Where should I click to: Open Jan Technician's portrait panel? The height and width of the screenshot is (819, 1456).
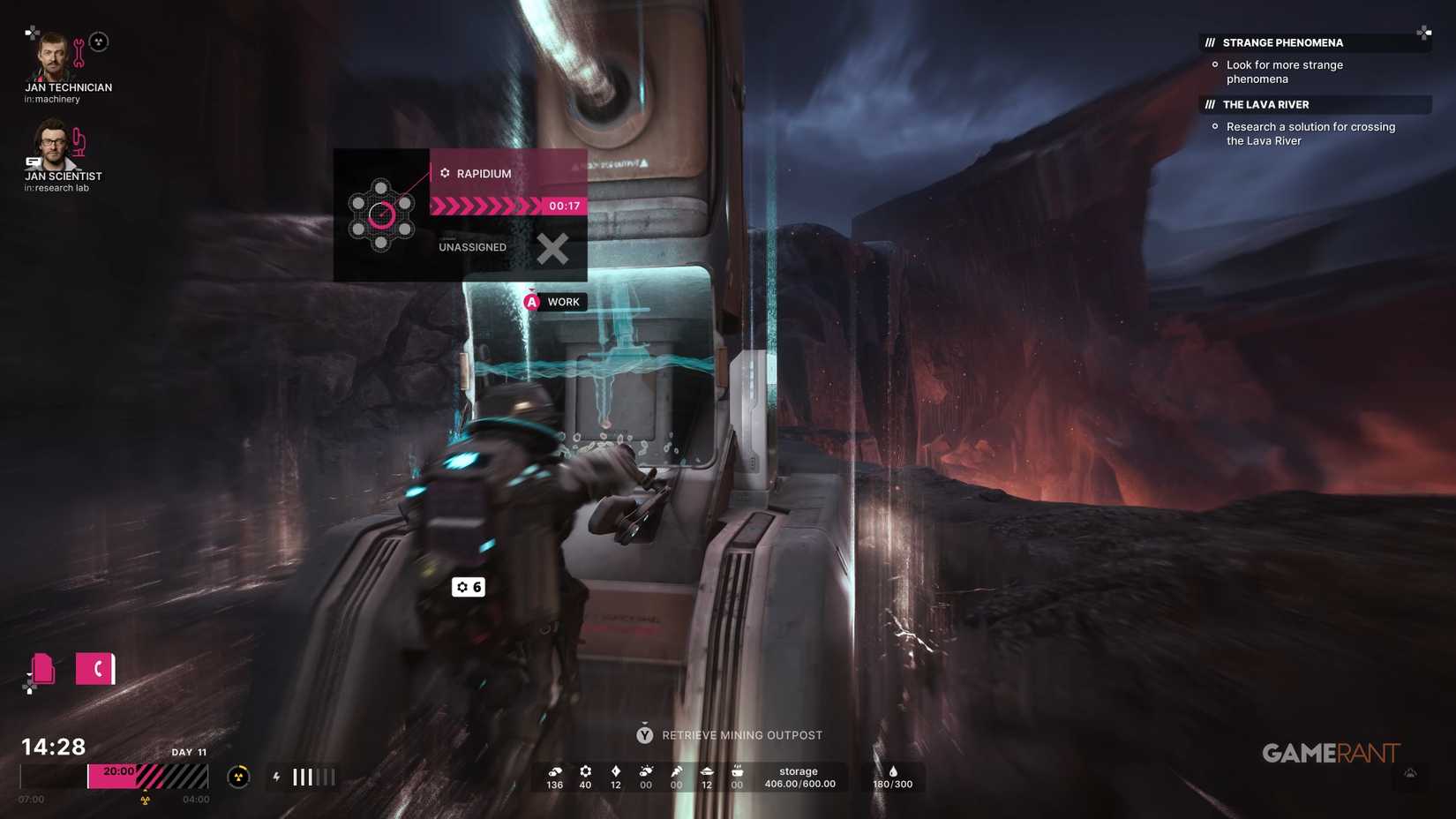(53, 56)
